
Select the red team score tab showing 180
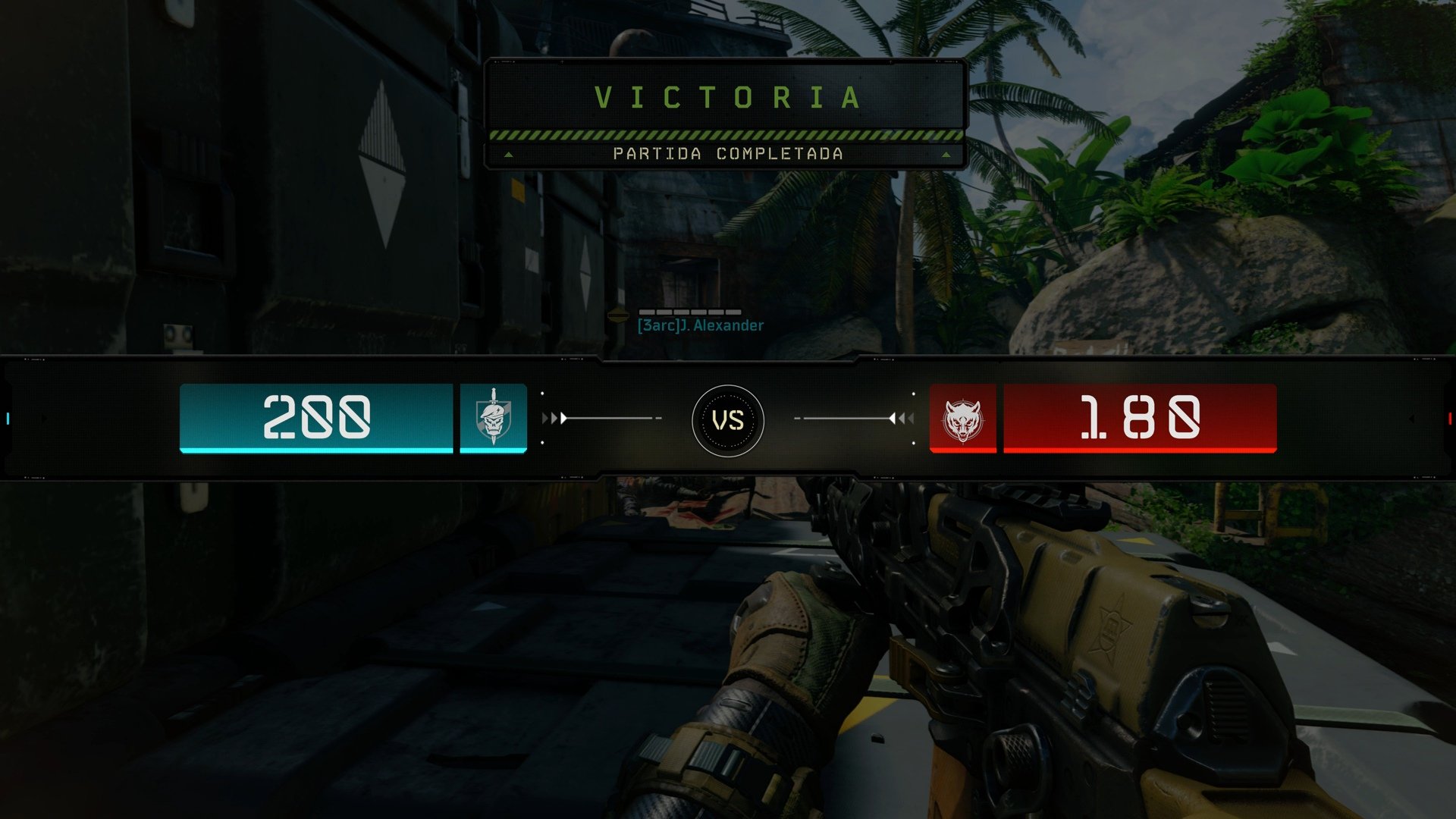coord(1139,417)
